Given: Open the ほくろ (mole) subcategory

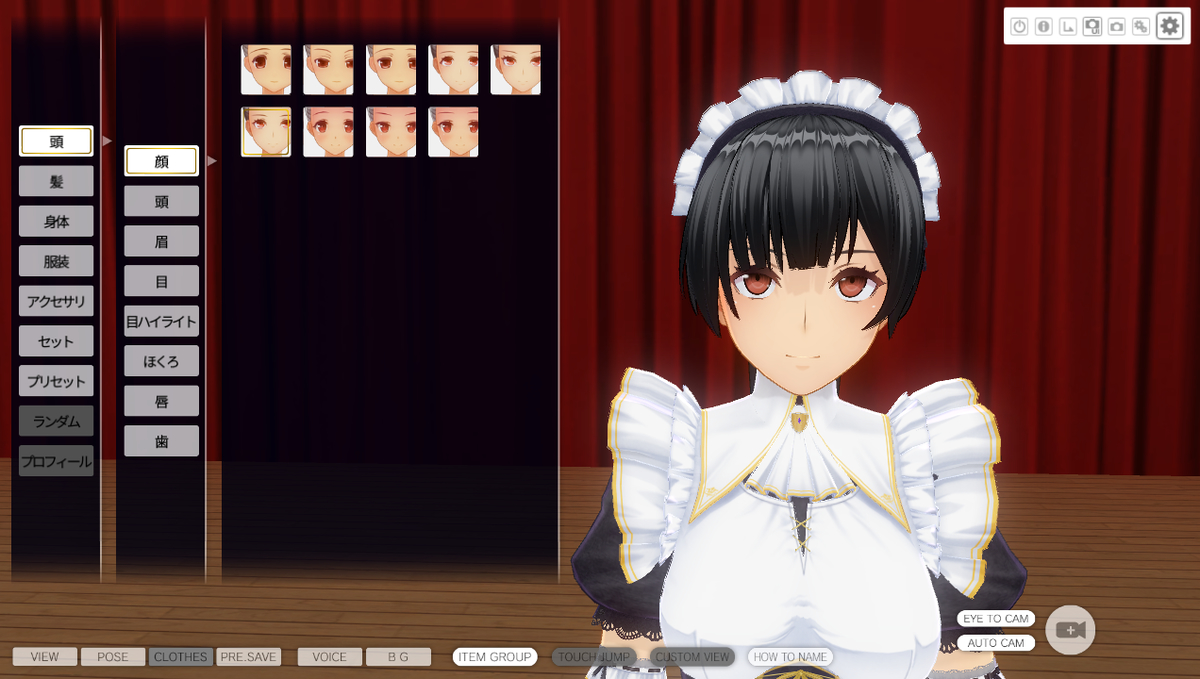Looking at the screenshot, I should click(x=161, y=361).
